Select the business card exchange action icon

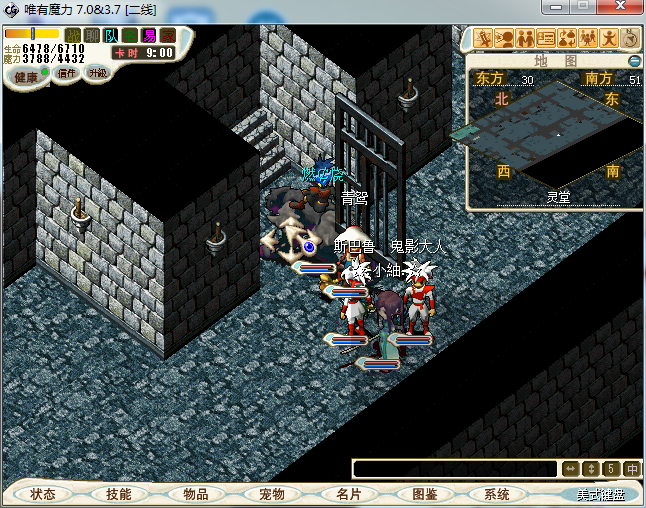546,39
